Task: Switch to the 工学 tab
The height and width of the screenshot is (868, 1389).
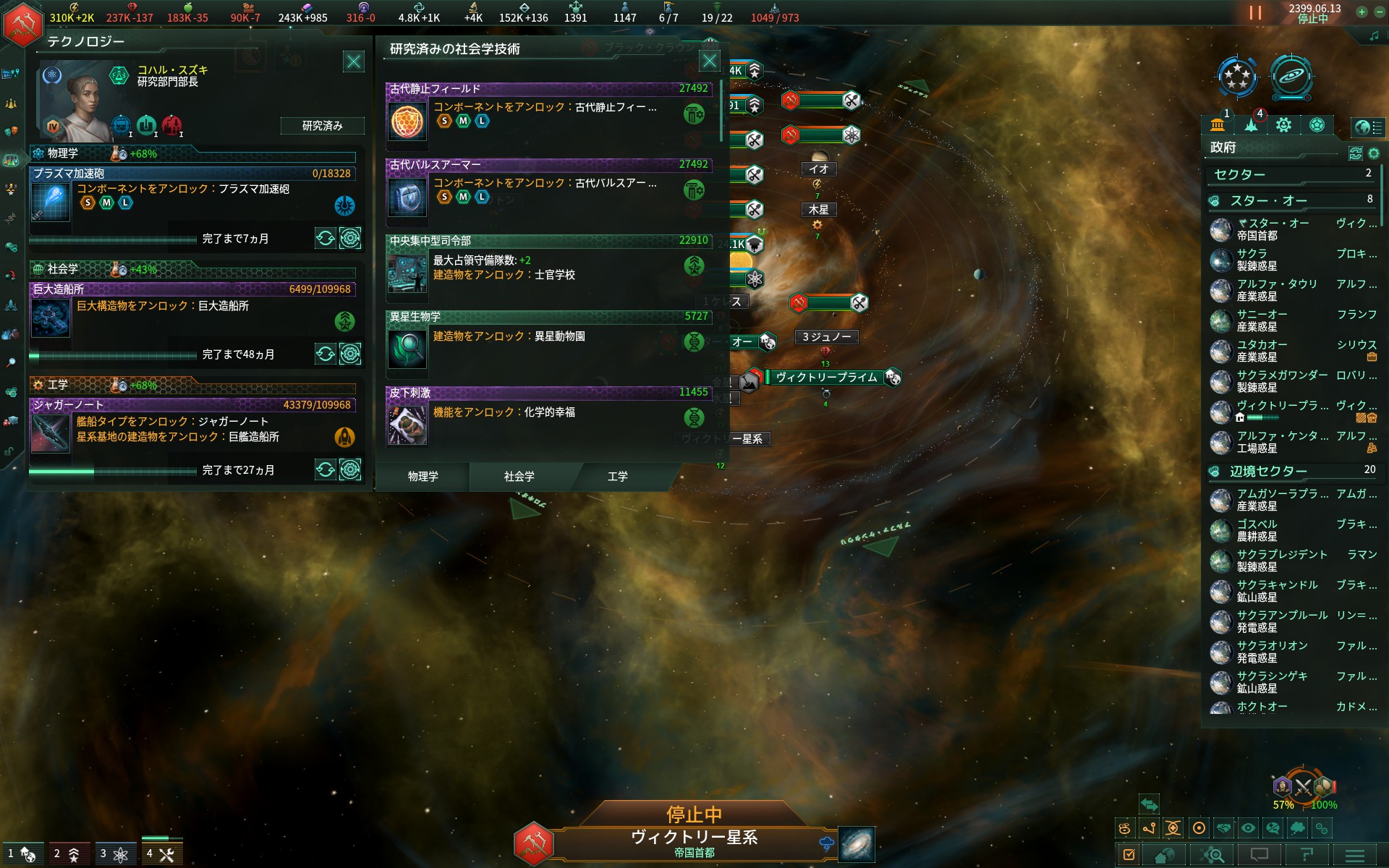Action: click(x=617, y=477)
